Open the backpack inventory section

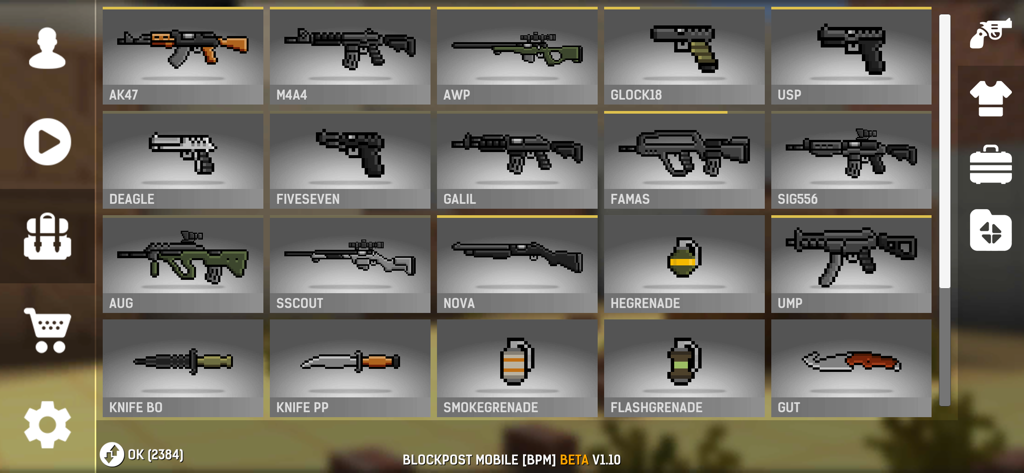[47, 237]
